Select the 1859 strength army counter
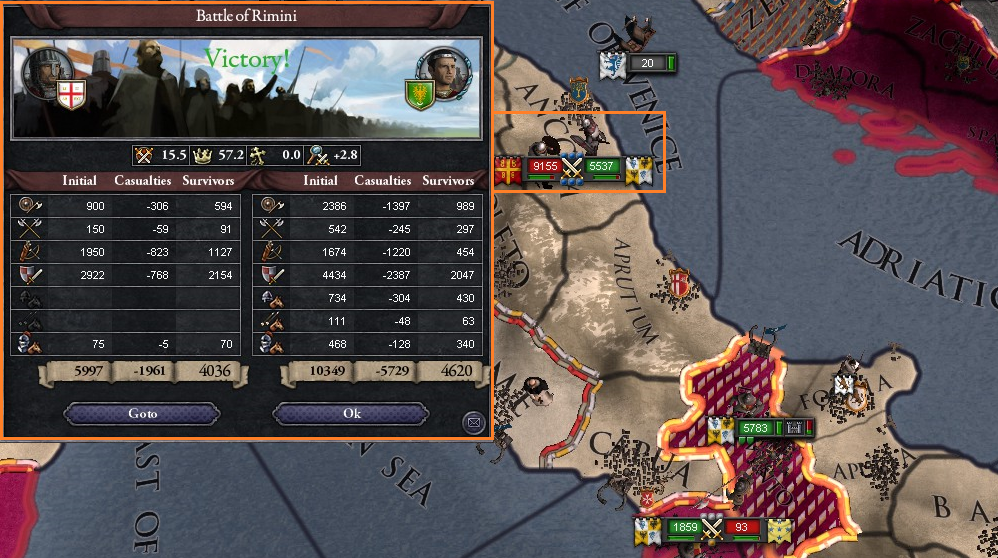The height and width of the screenshot is (558, 998). click(x=684, y=527)
